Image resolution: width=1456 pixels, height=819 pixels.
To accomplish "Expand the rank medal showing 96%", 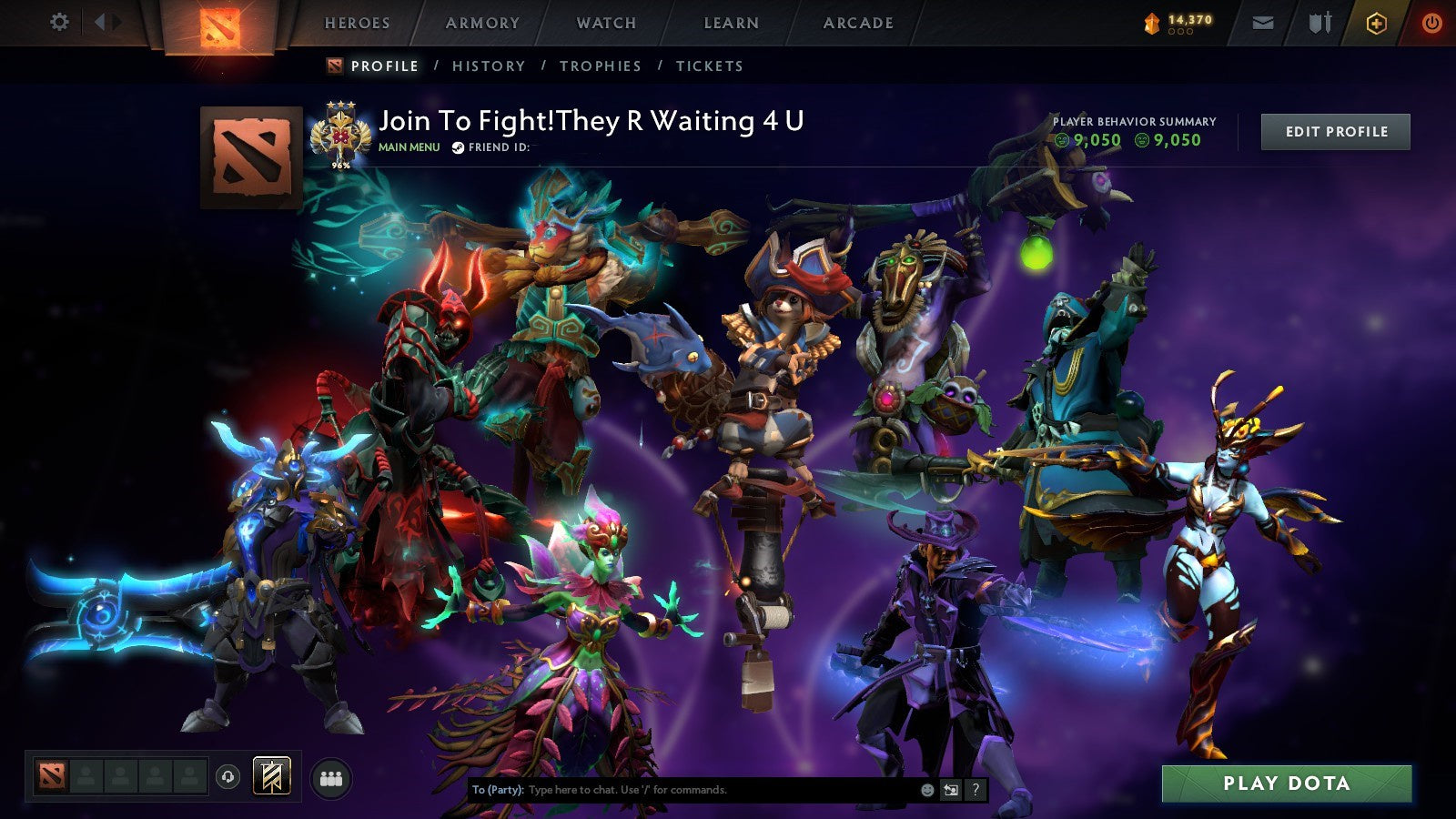I will pos(339,135).
